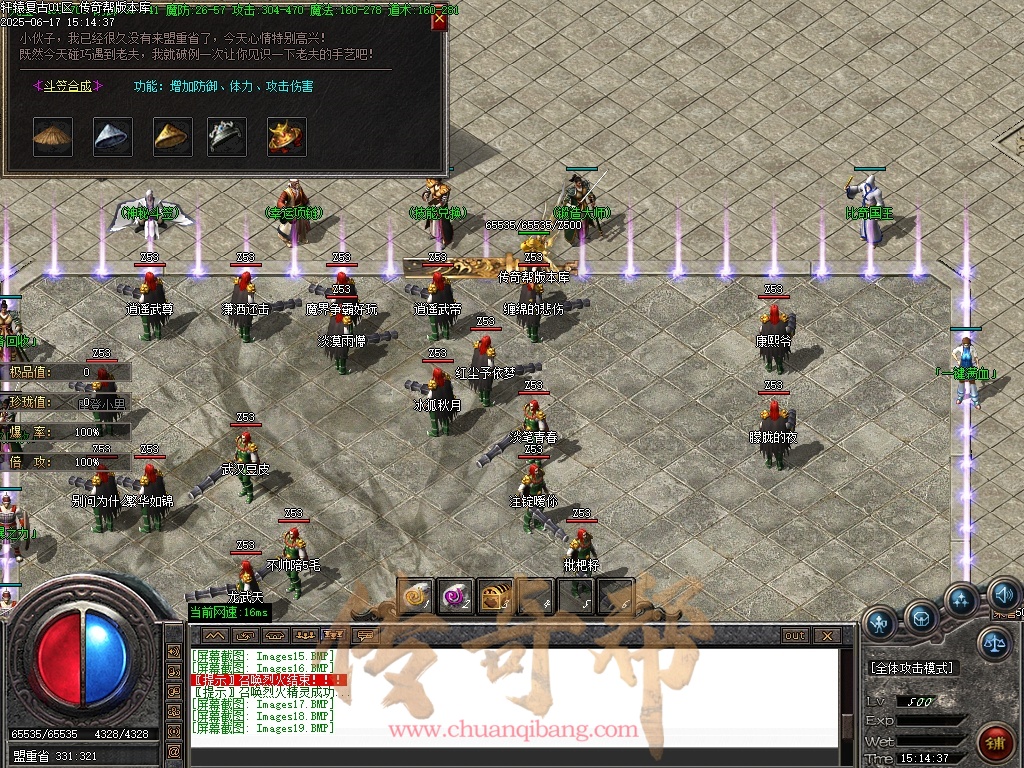
Task: Open the character equipment panel button
Action: click(x=881, y=623)
